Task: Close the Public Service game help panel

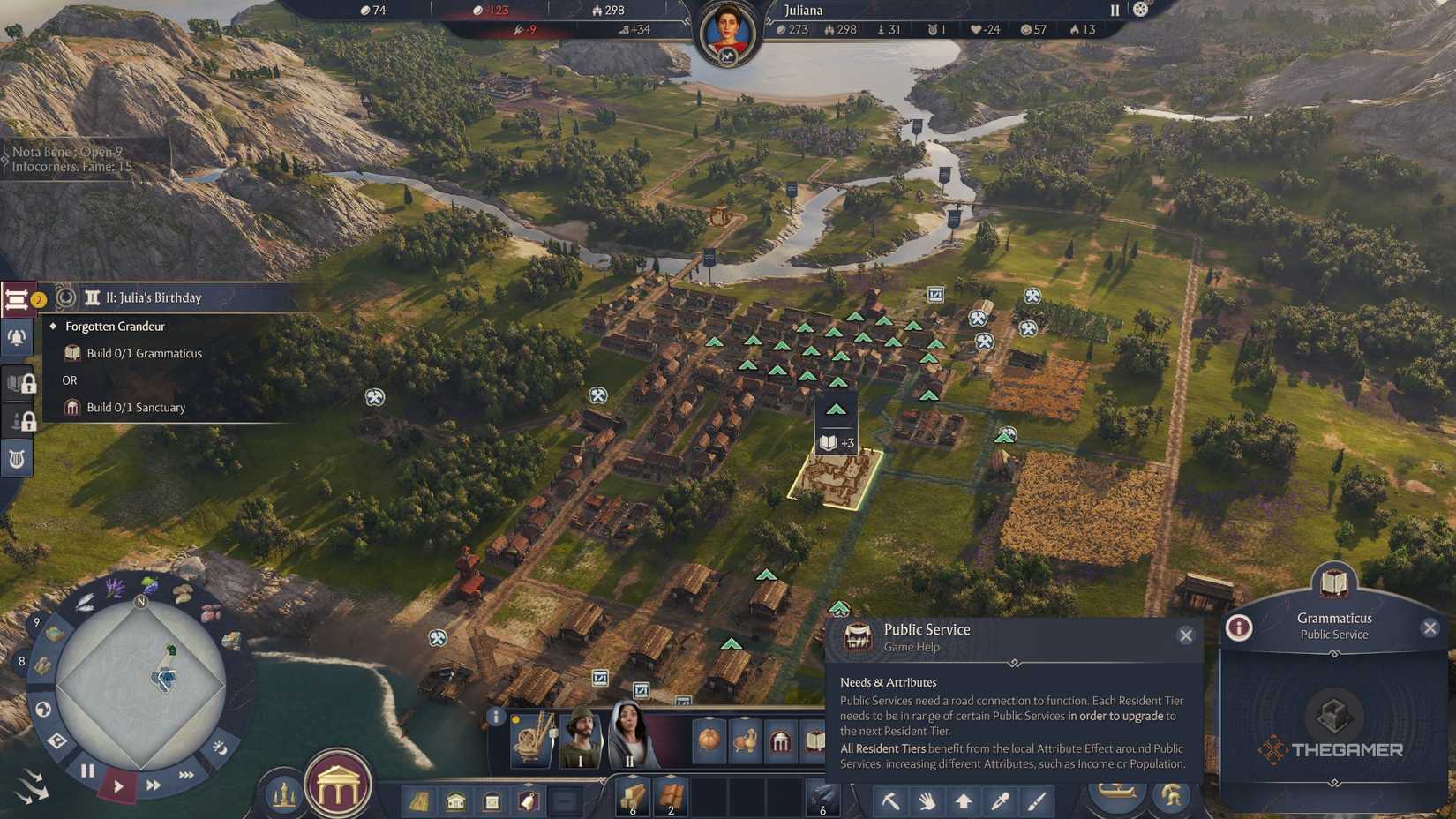Action: tap(1185, 635)
